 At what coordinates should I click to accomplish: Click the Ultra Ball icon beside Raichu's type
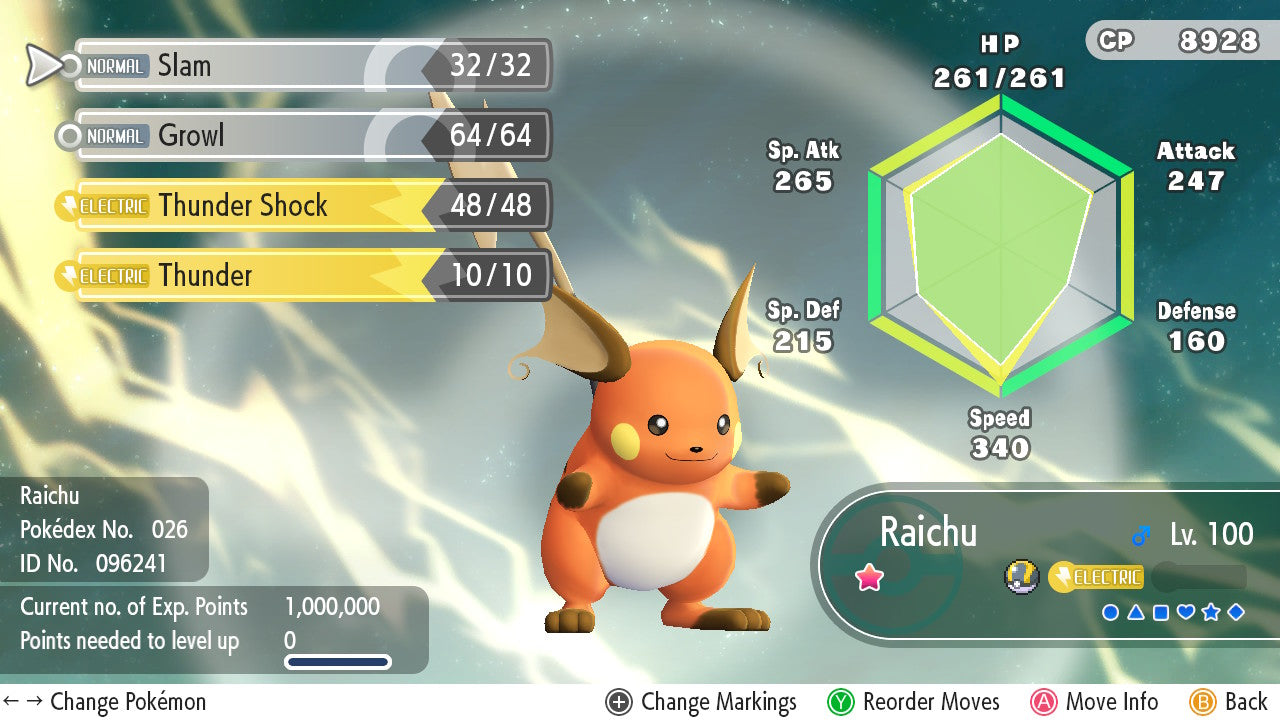click(1020, 577)
